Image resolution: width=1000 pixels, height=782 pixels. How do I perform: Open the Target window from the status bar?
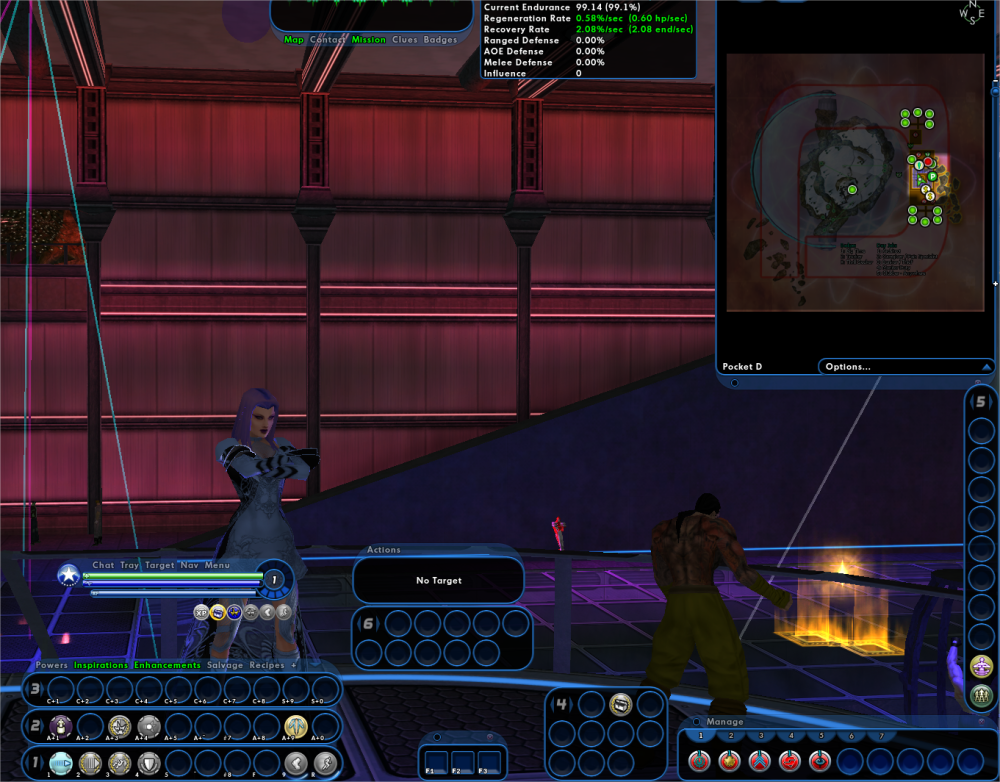[160, 565]
